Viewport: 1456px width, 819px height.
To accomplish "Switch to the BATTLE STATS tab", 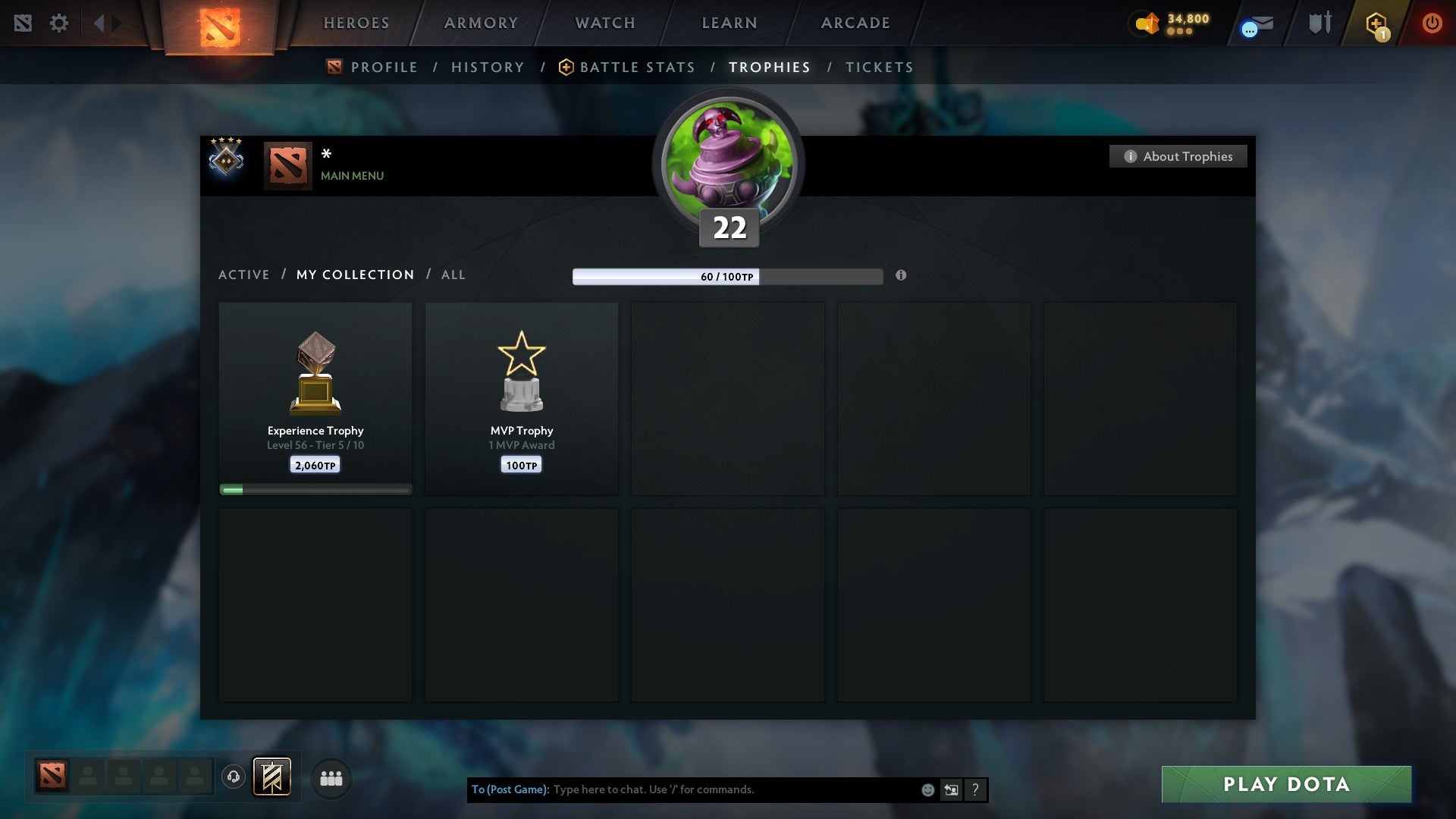I will [637, 67].
